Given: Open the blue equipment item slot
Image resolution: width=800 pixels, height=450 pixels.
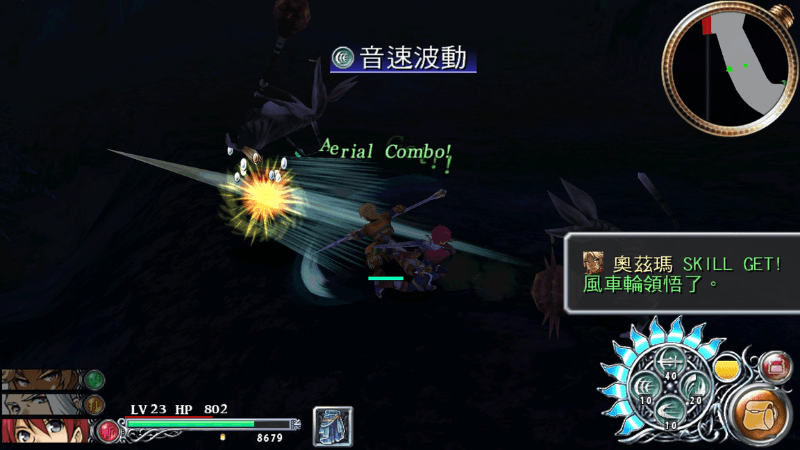Looking at the screenshot, I should click(332, 425).
